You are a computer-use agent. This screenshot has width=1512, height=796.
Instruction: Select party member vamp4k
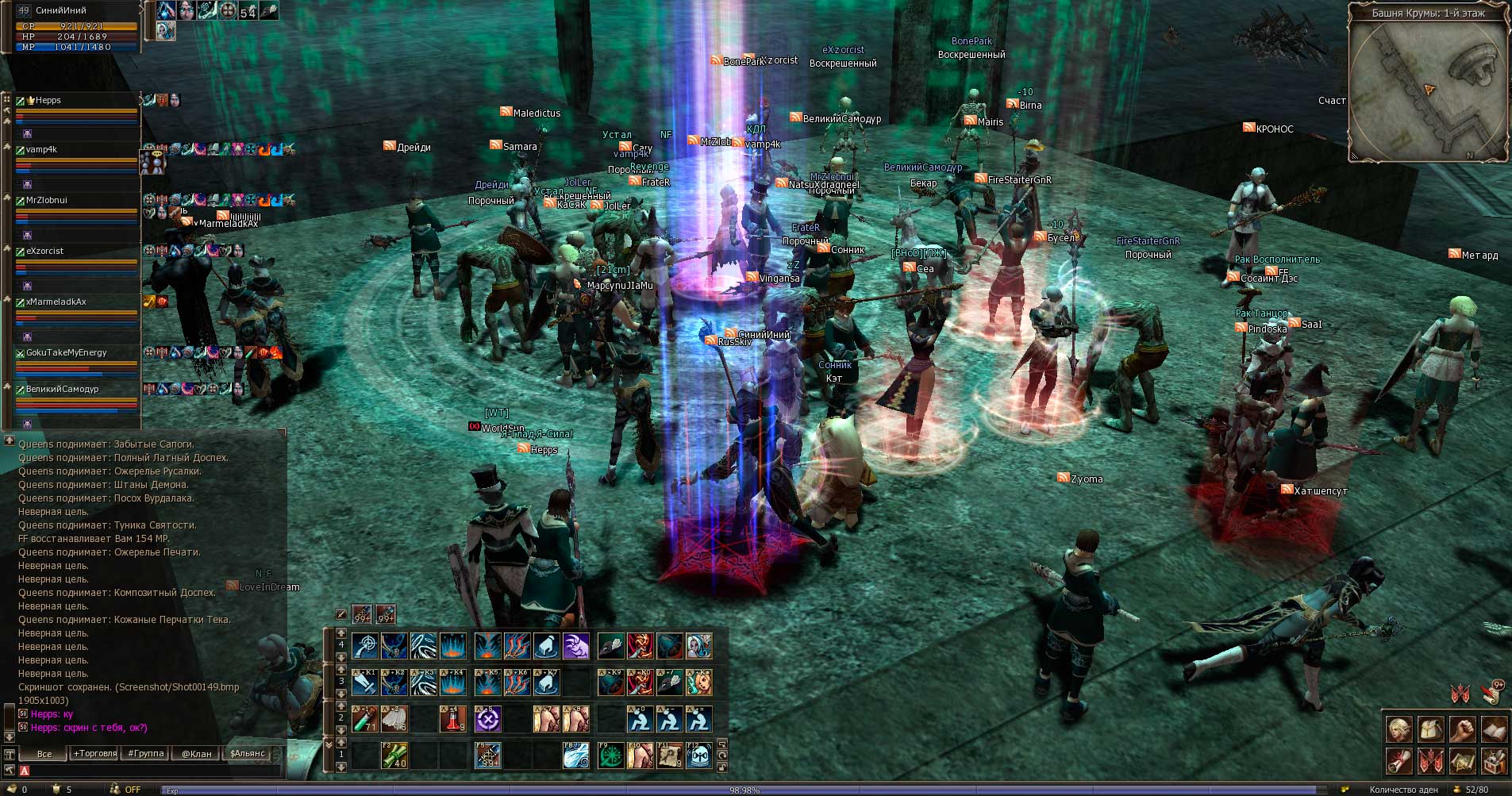pyautogui.click(x=41, y=149)
